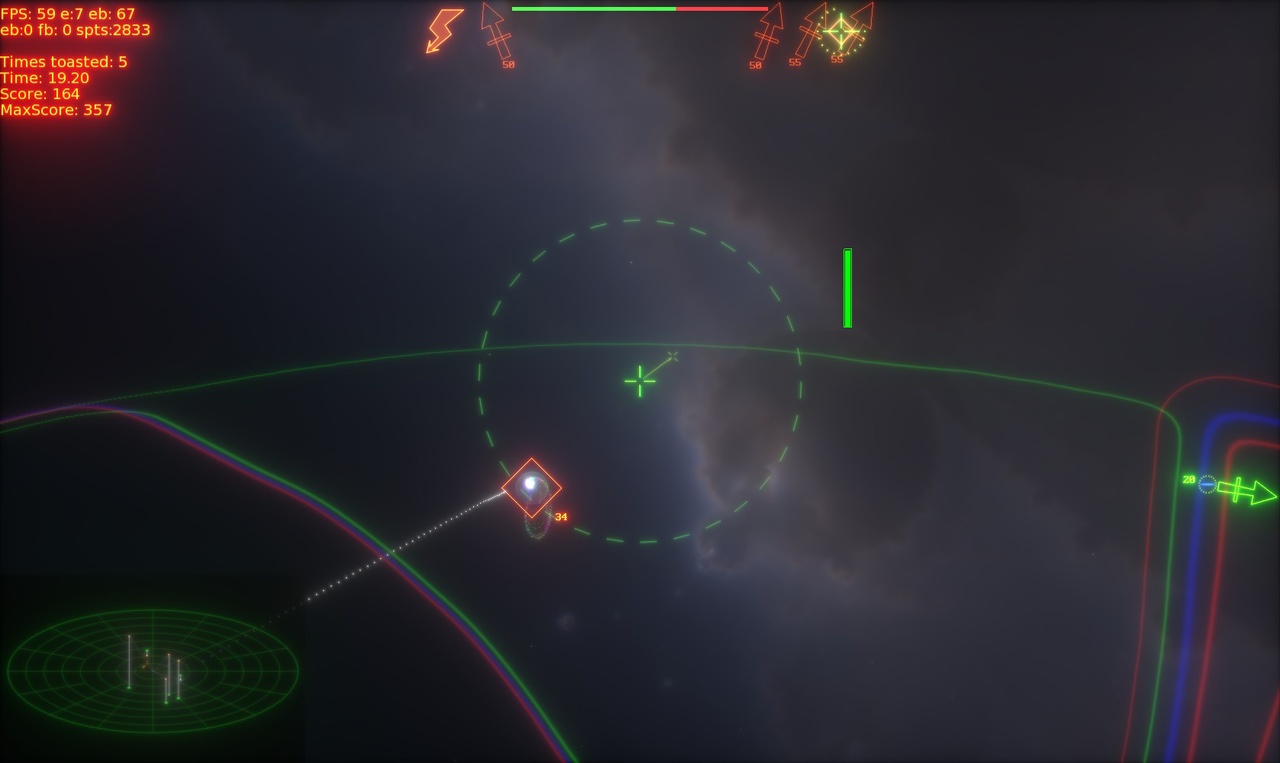Click the red diamond enemy marker labeled 34
1280x763 pixels.
point(531,489)
